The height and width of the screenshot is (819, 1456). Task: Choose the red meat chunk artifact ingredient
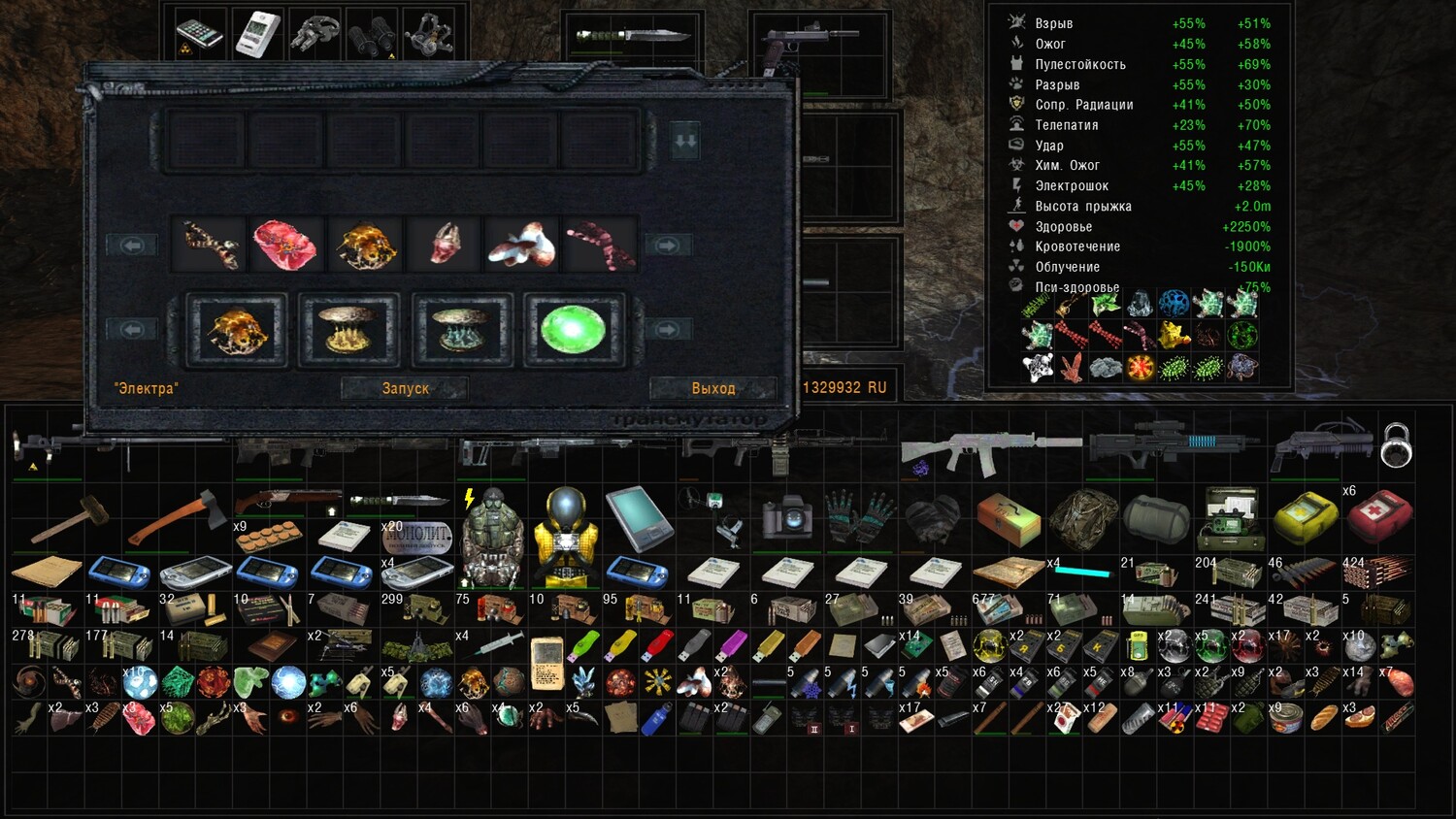(284, 245)
